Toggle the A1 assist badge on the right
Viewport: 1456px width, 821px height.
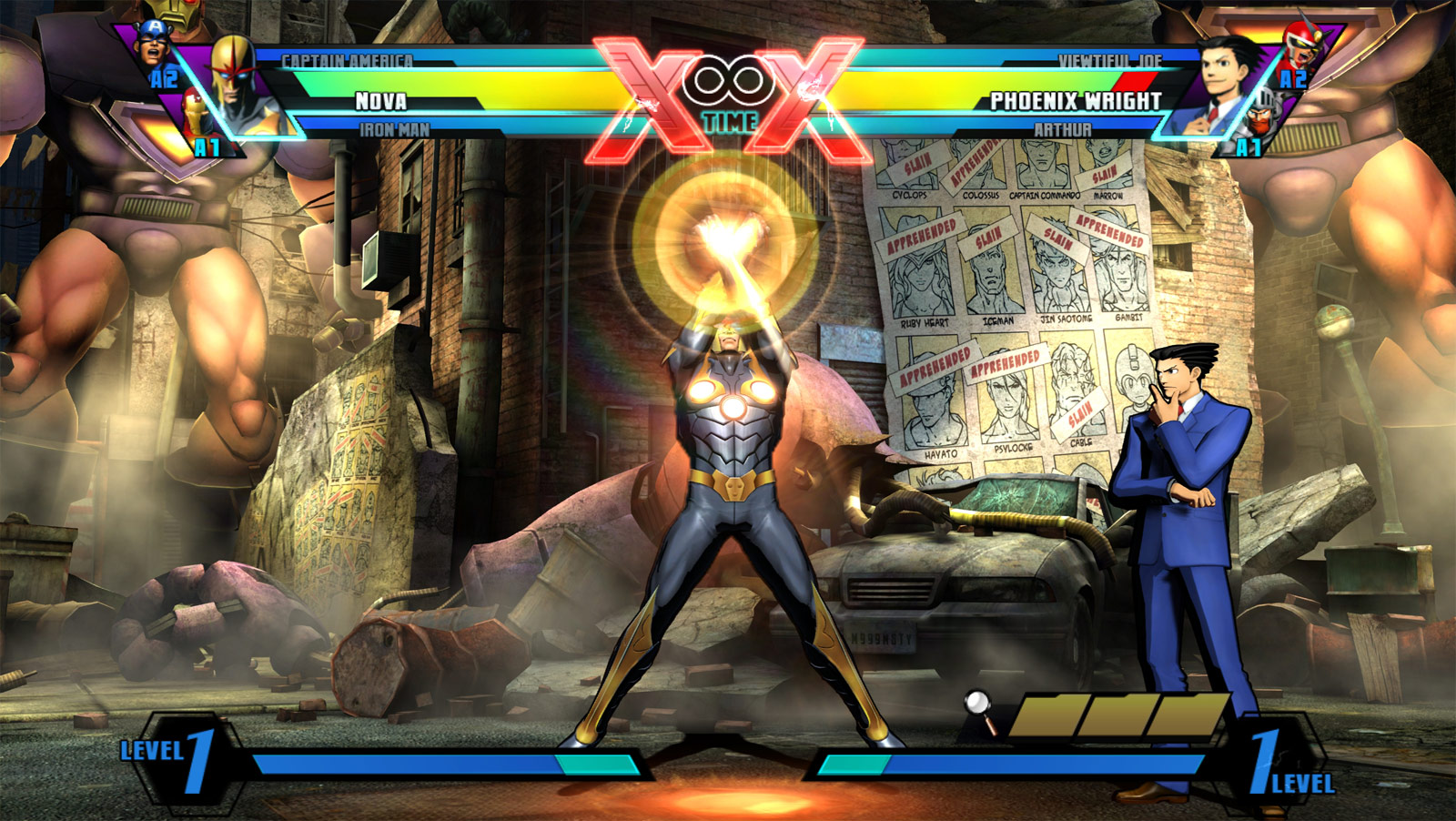(x=1249, y=147)
